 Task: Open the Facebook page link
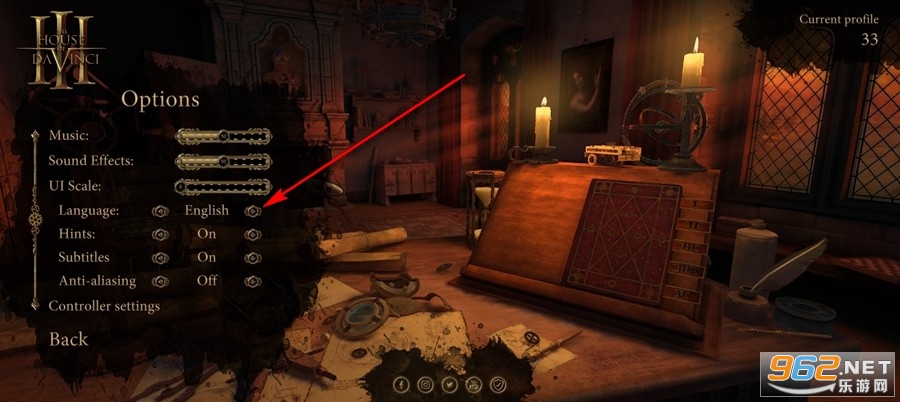pos(402,384)
